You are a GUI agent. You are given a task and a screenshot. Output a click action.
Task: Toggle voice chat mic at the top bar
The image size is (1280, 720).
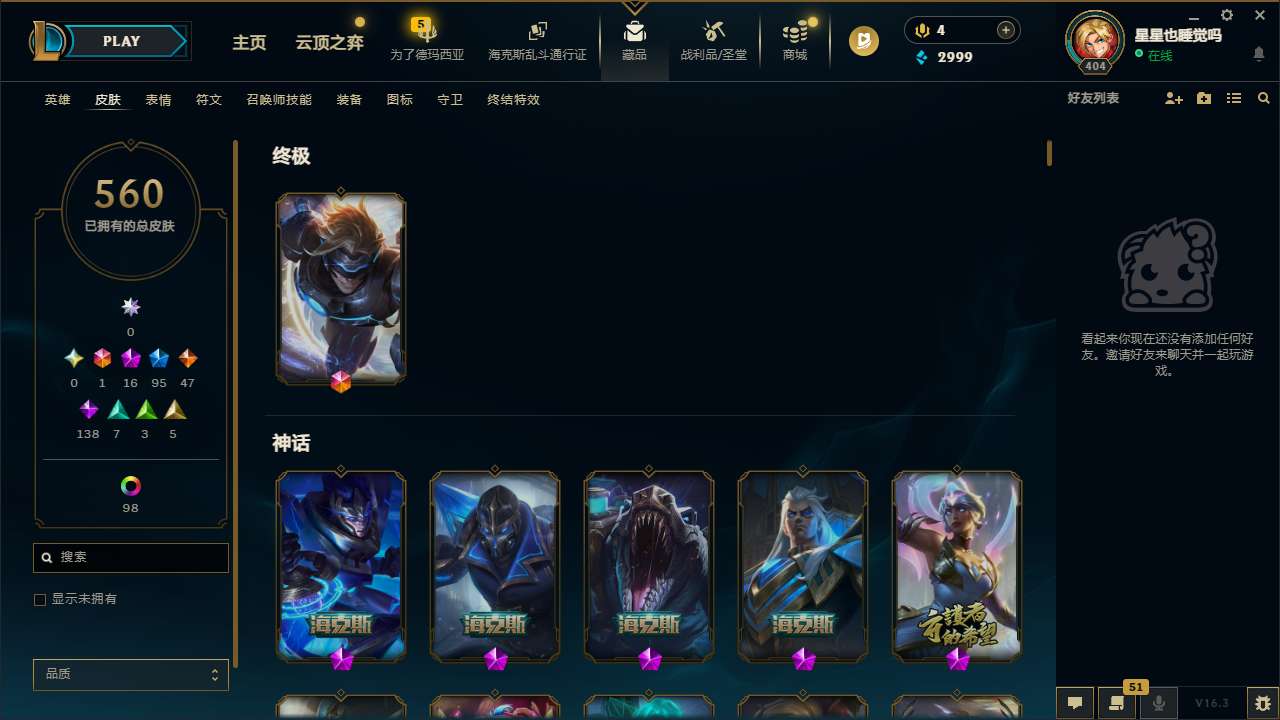(920, 30)
